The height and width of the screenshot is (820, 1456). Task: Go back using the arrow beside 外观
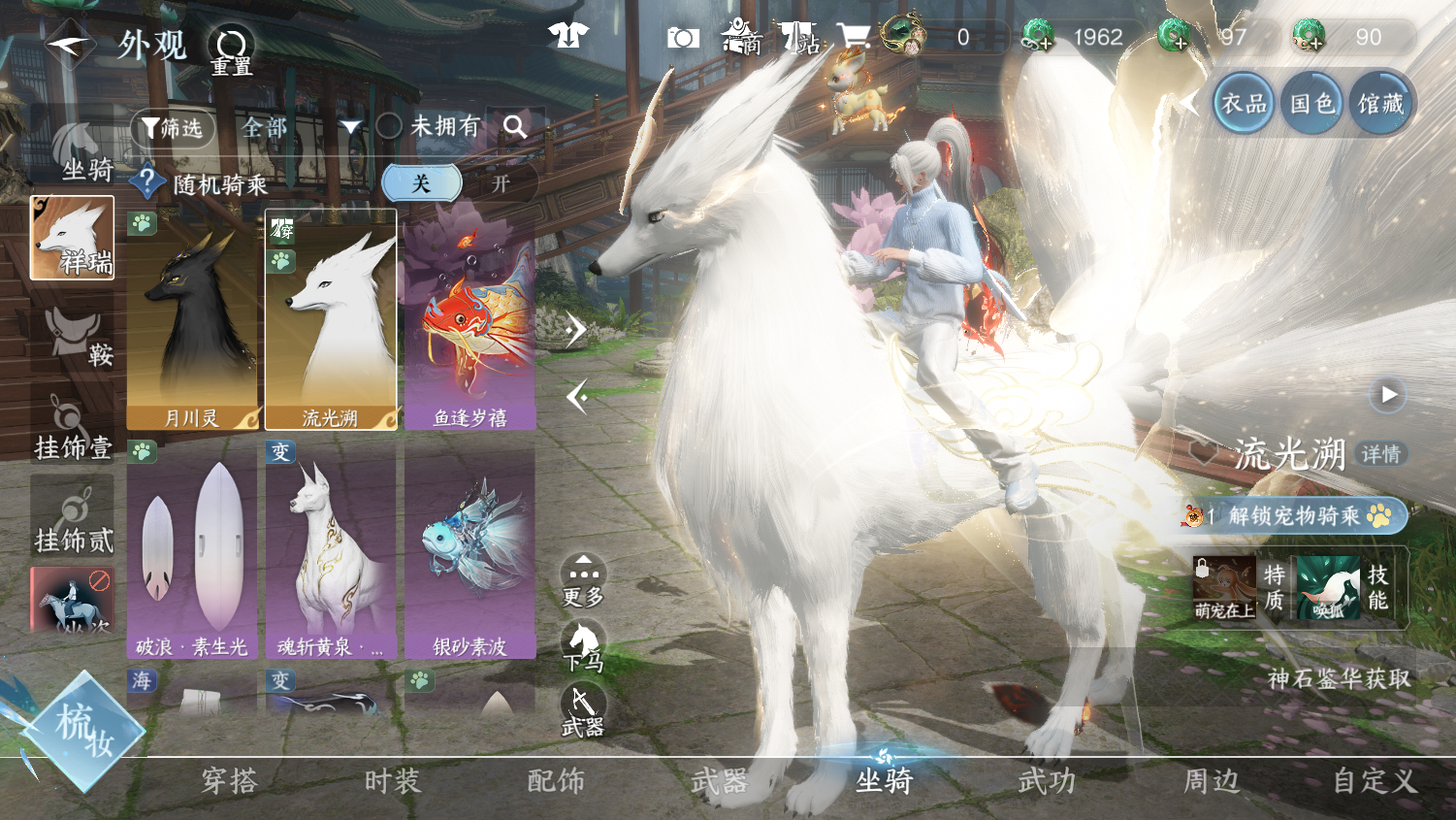pyautogui.click(x=68, y=44)
